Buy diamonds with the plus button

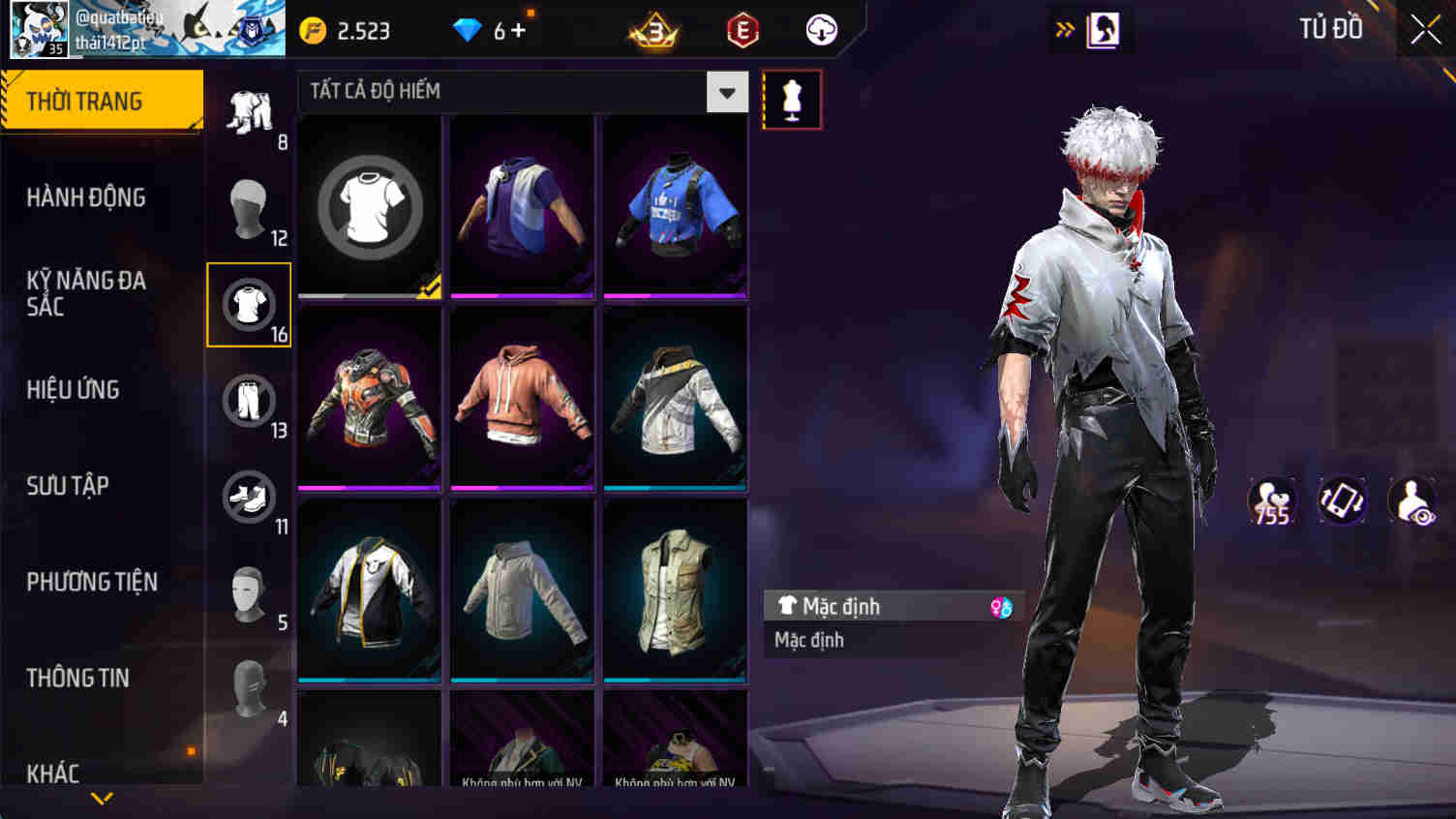click(519, 30)
